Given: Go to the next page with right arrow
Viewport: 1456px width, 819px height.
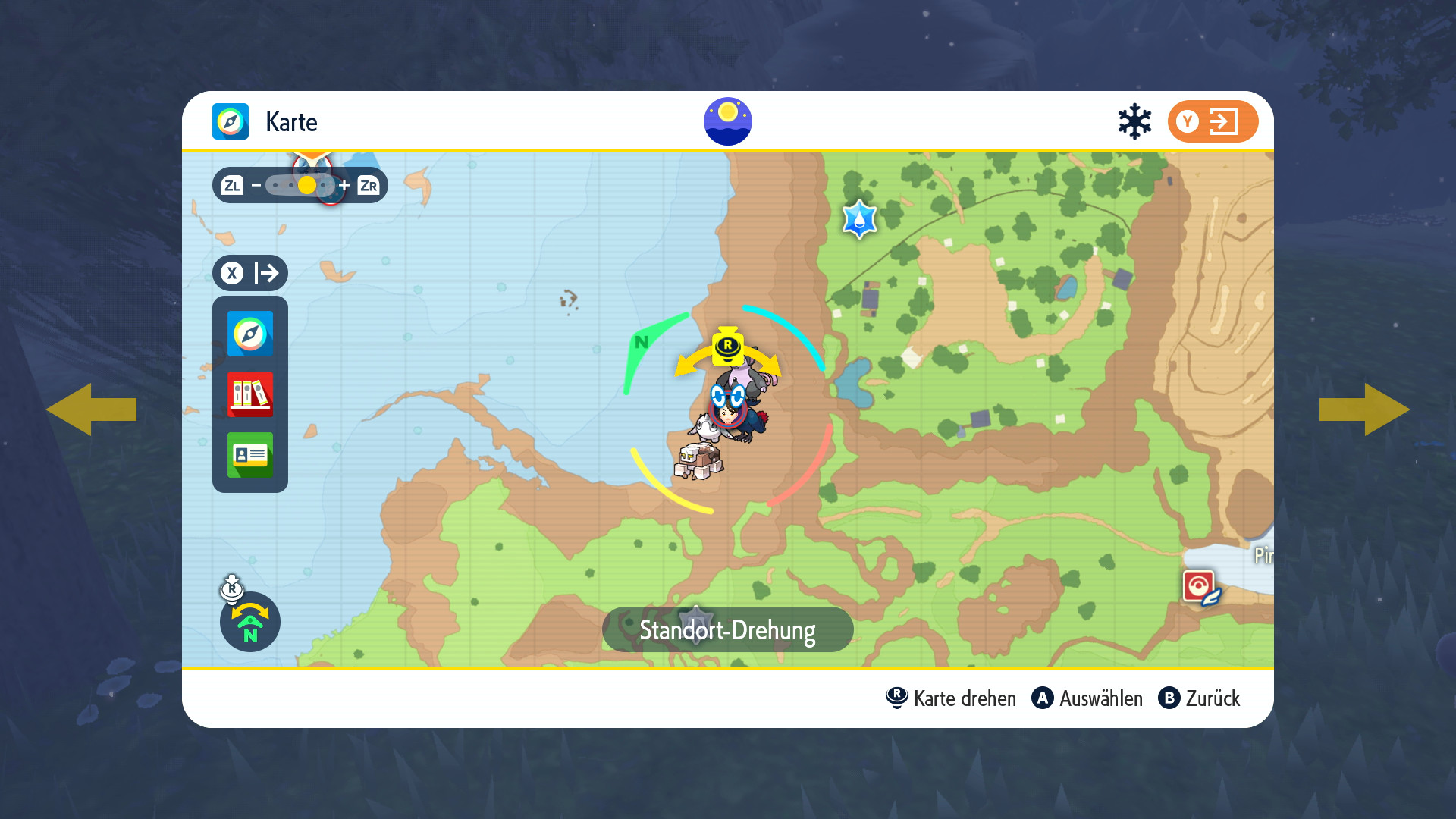Looking at the screenshot, I should coord(1365,409).
